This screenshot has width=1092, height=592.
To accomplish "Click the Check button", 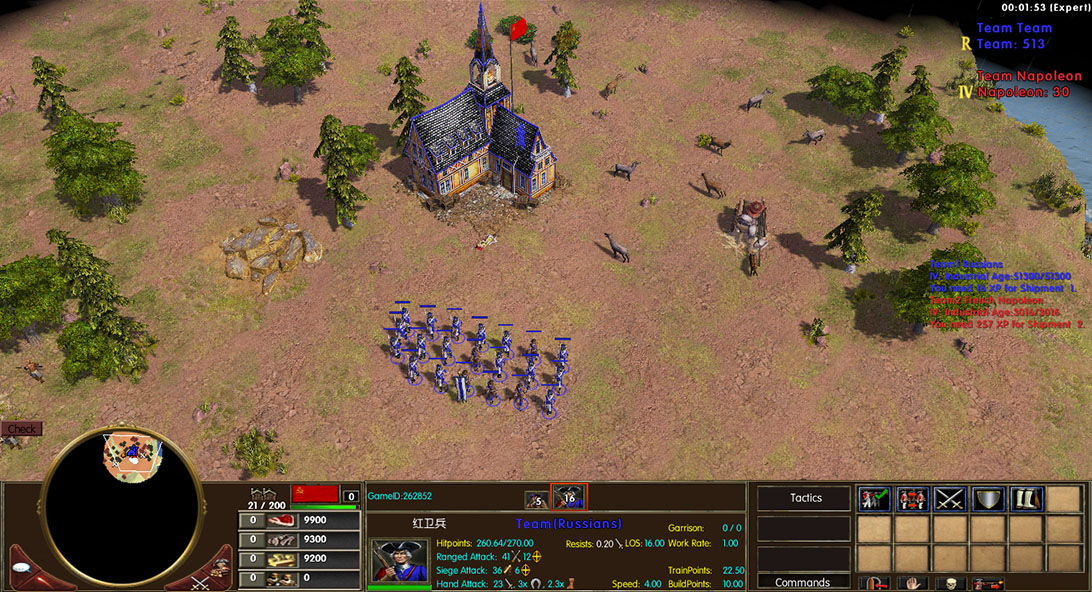I will coord(21,429).
